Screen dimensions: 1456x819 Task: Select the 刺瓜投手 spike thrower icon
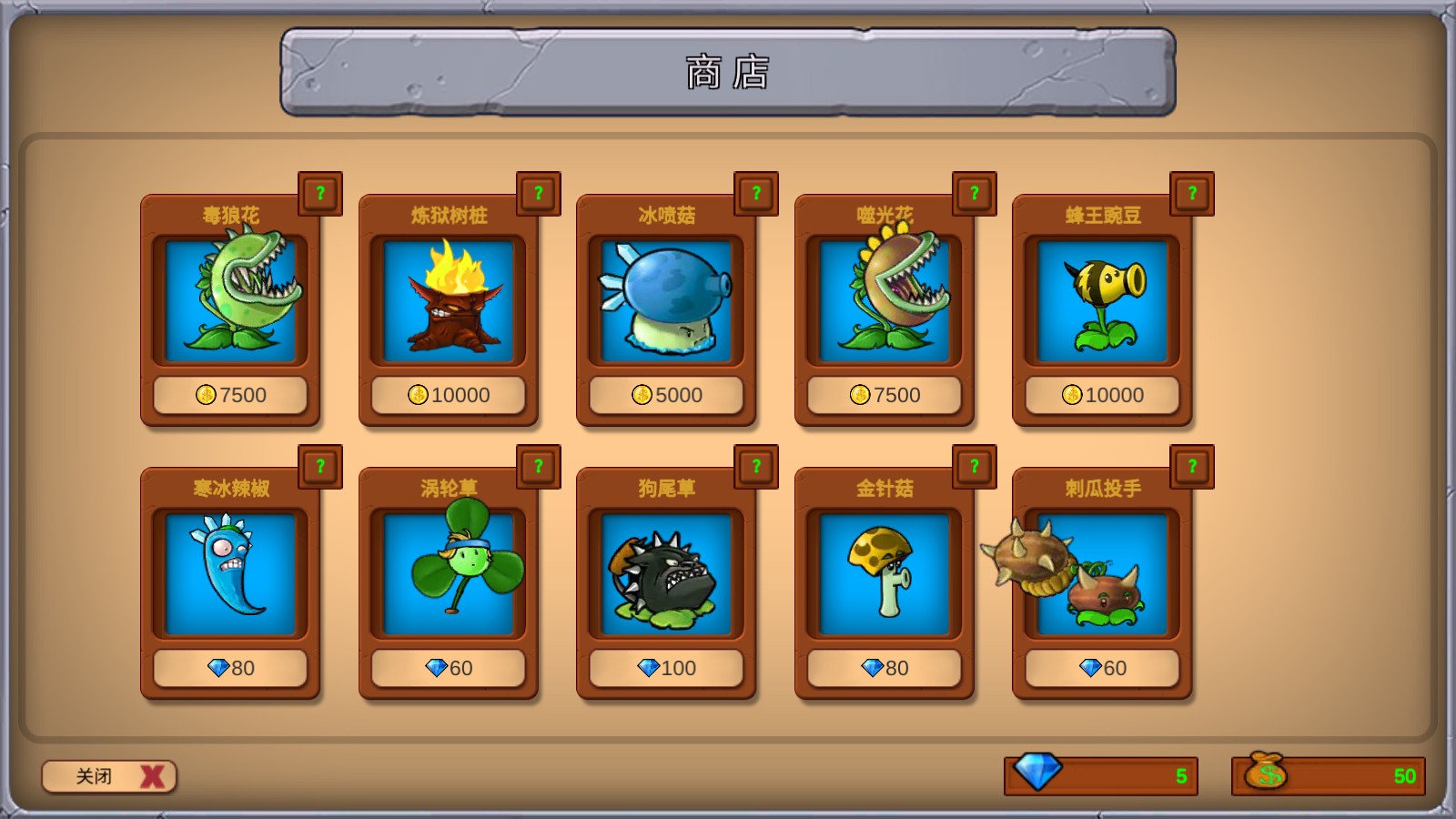tap(1102, 575)
